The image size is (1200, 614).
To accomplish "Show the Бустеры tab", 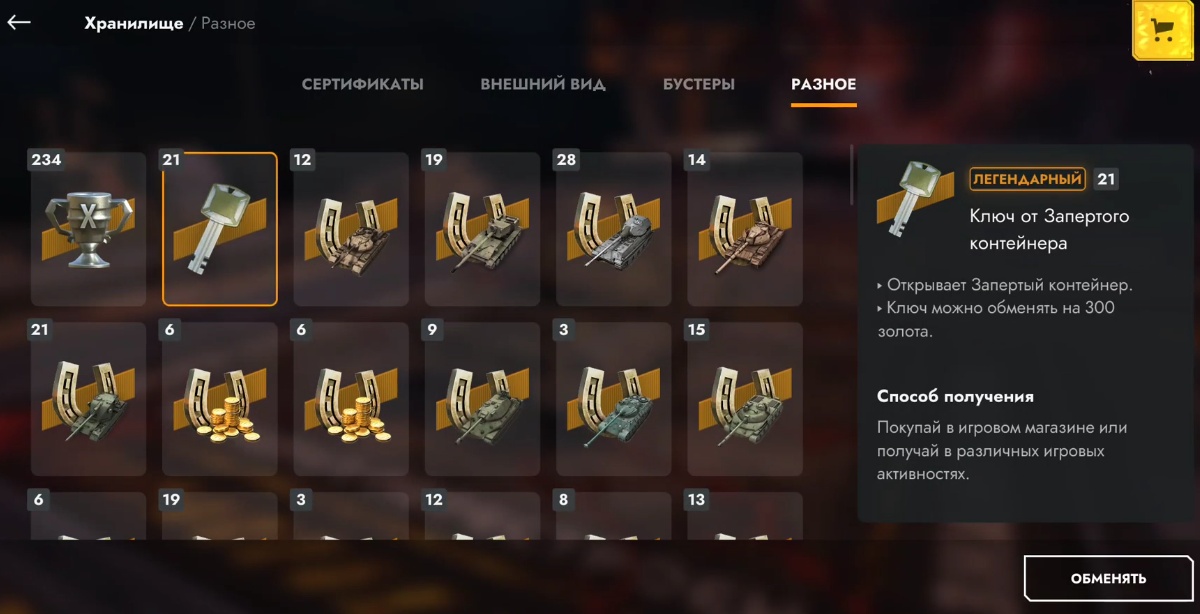I will (698, 84).
